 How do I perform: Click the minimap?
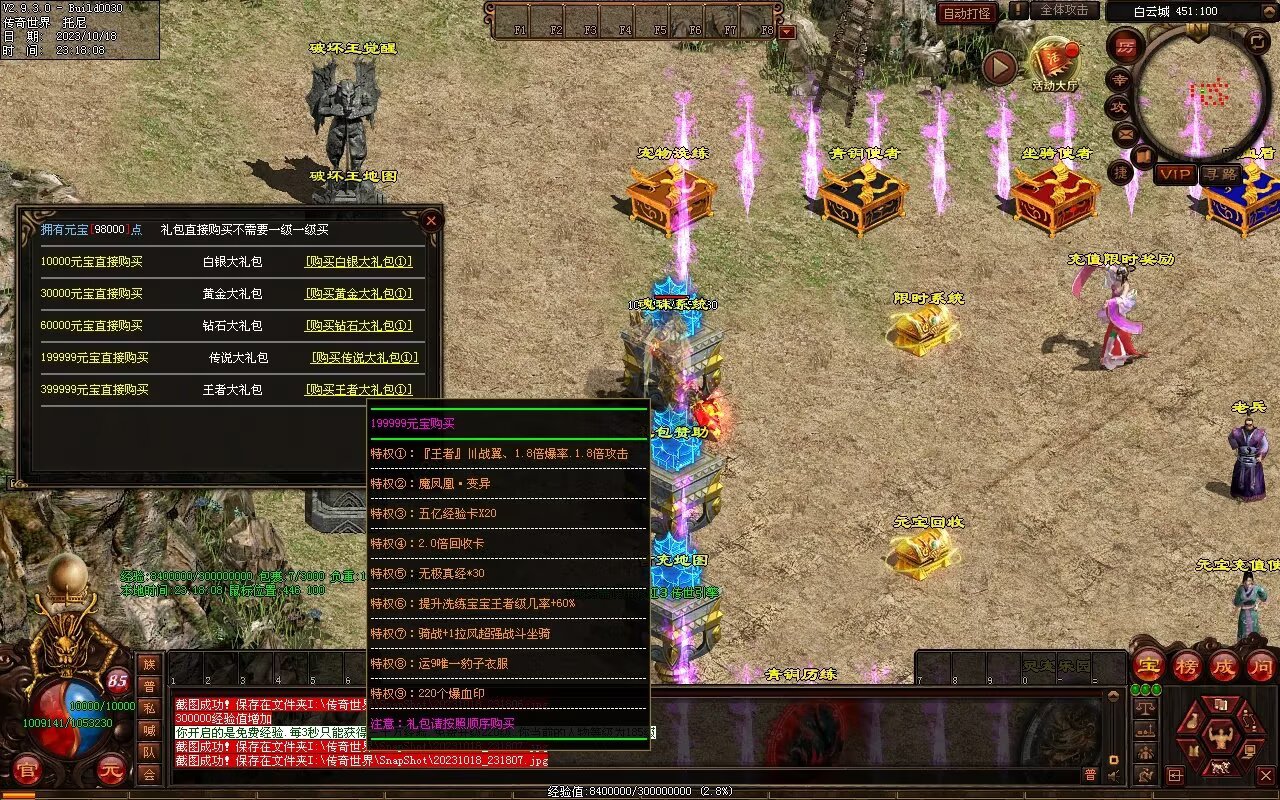[x=1200, y=93]
